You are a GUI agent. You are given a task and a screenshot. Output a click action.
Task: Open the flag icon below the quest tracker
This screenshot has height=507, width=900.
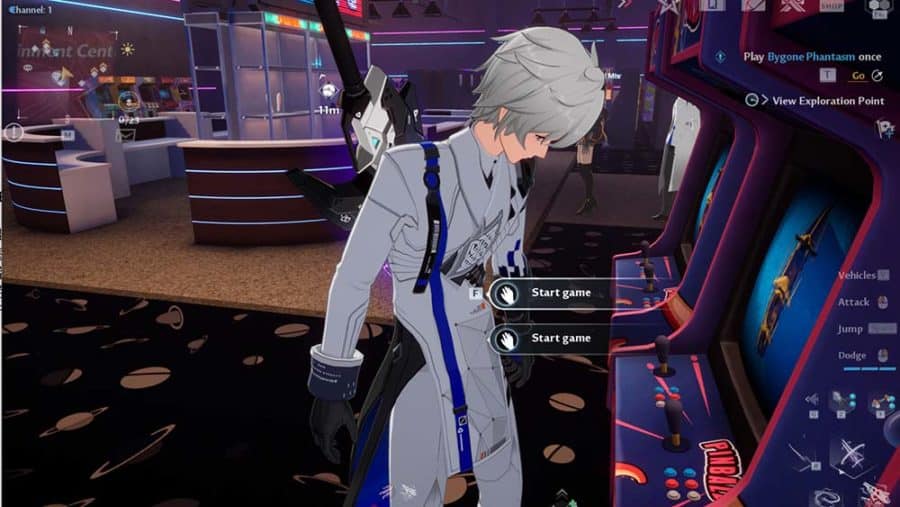884,128
